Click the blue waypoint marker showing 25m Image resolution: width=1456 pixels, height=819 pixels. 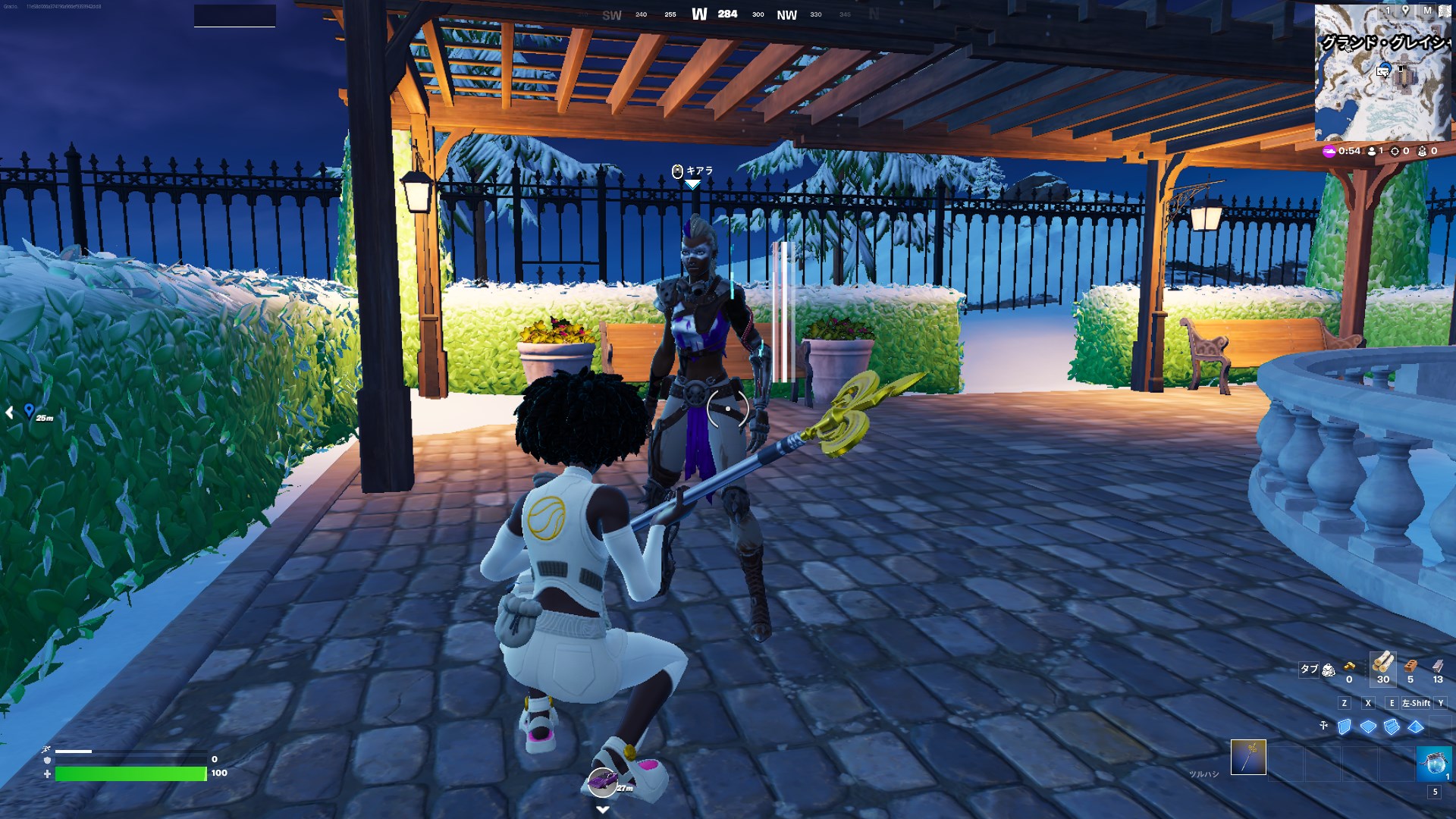click(29, 410)
